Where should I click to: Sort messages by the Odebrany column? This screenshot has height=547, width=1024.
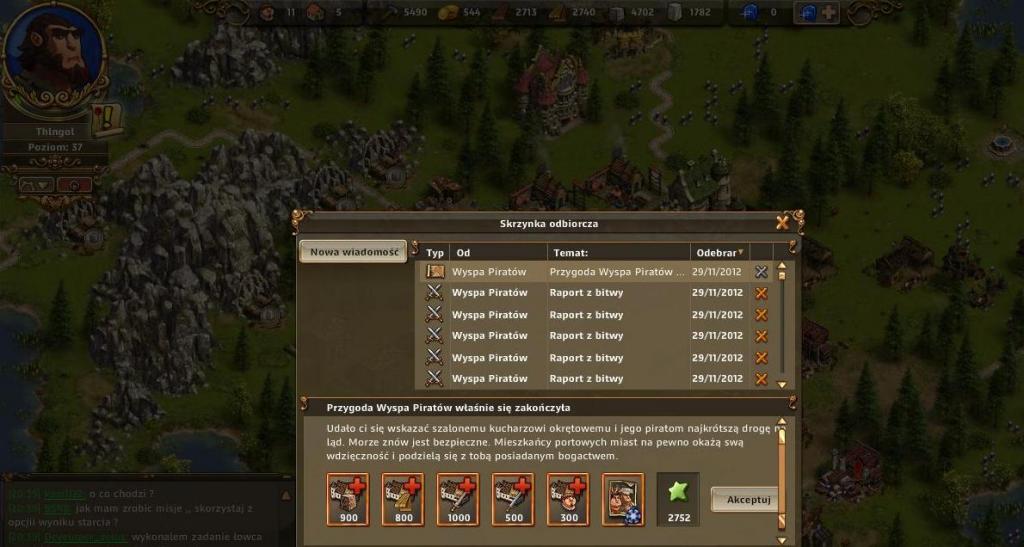point(718,253)
